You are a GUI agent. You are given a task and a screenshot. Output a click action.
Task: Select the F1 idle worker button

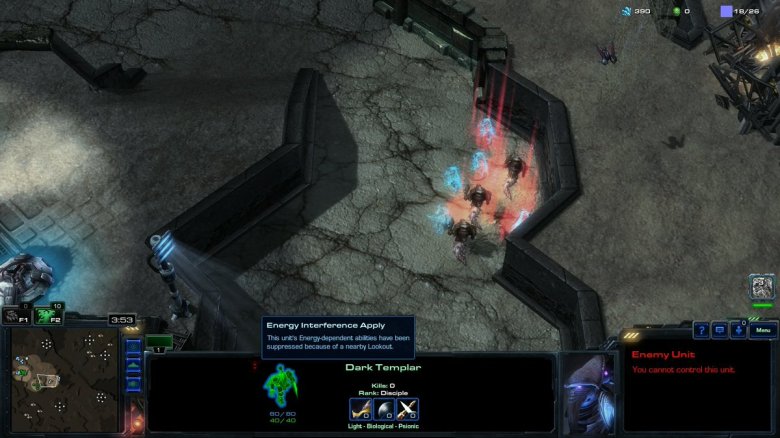tap(16, 315)
